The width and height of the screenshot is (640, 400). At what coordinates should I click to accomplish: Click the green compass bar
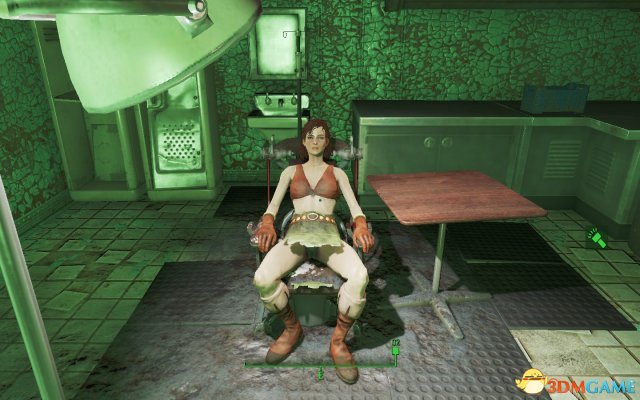[x=320, y=366]
